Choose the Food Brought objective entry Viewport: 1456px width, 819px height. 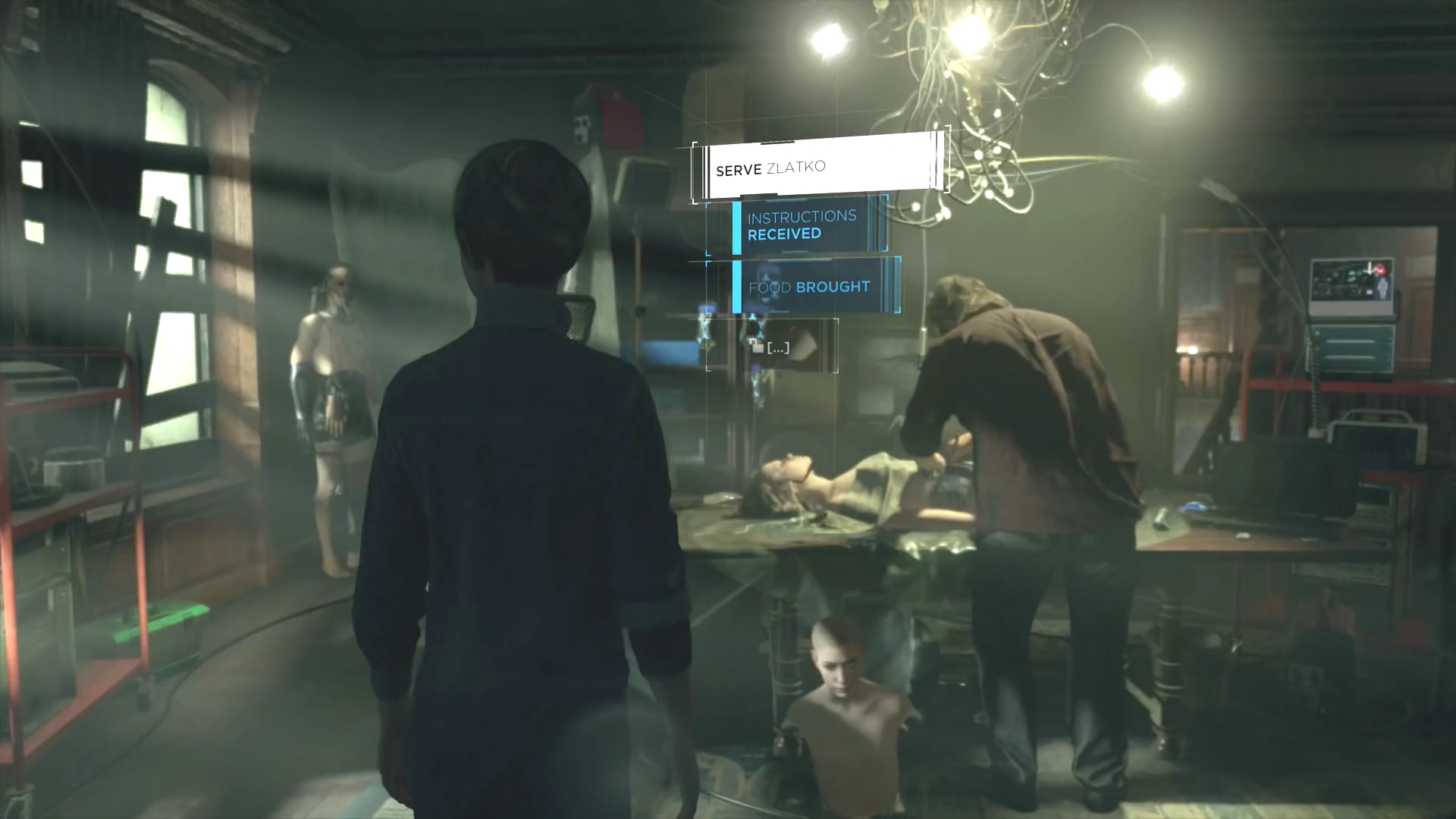pos(810,287)
